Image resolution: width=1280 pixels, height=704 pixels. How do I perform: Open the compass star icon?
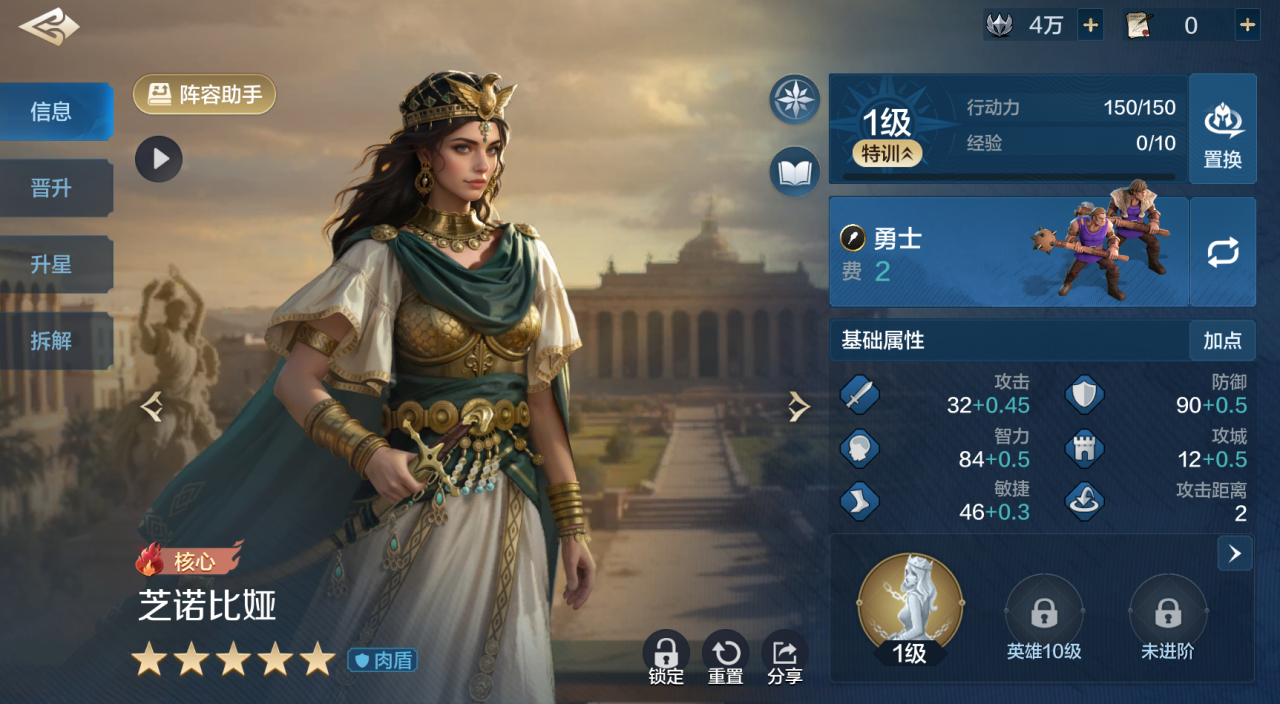795,99
